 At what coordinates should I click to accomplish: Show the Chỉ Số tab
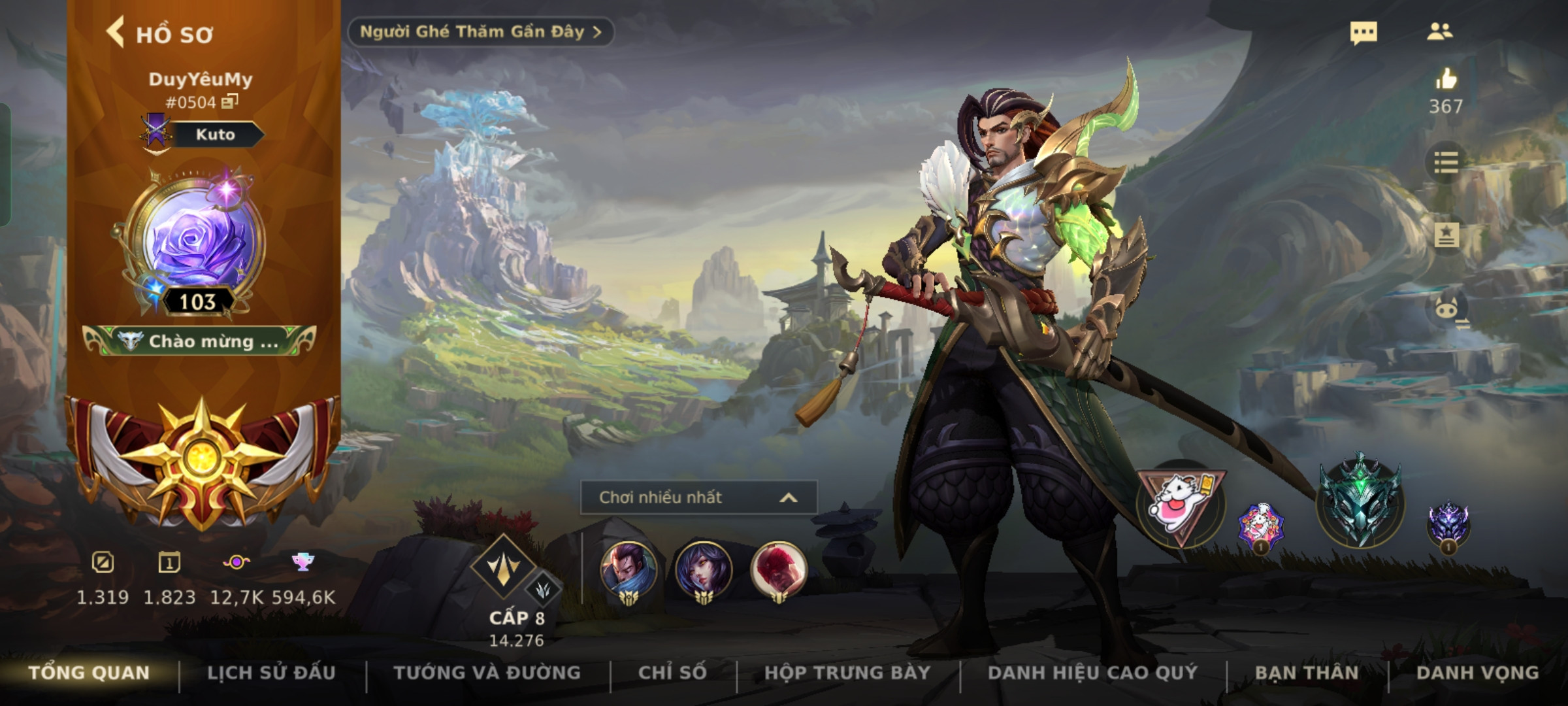[x=672, y=673]
